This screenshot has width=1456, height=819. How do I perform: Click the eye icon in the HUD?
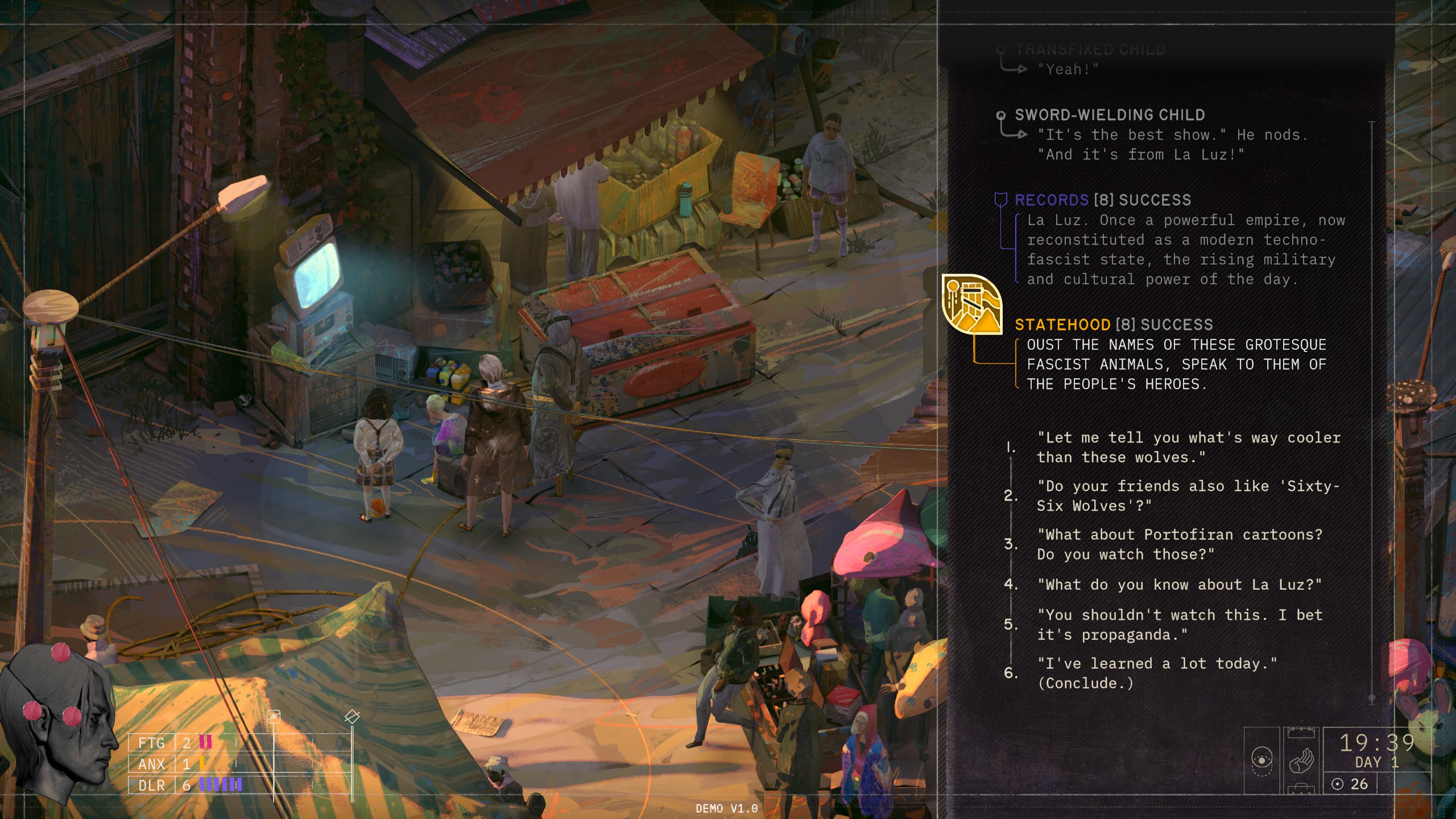(1262, 760)
